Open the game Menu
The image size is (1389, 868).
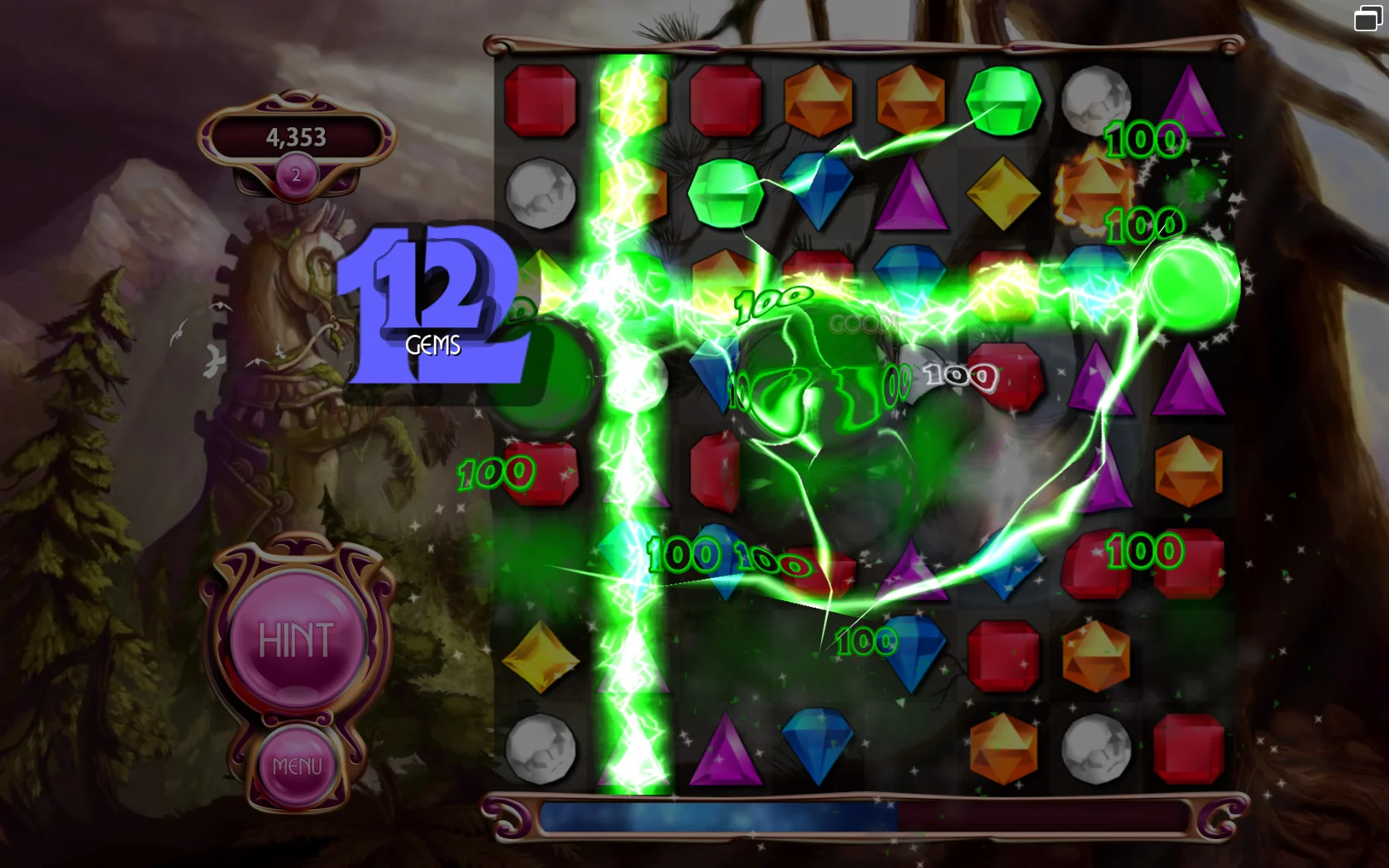tap(299, 765)
